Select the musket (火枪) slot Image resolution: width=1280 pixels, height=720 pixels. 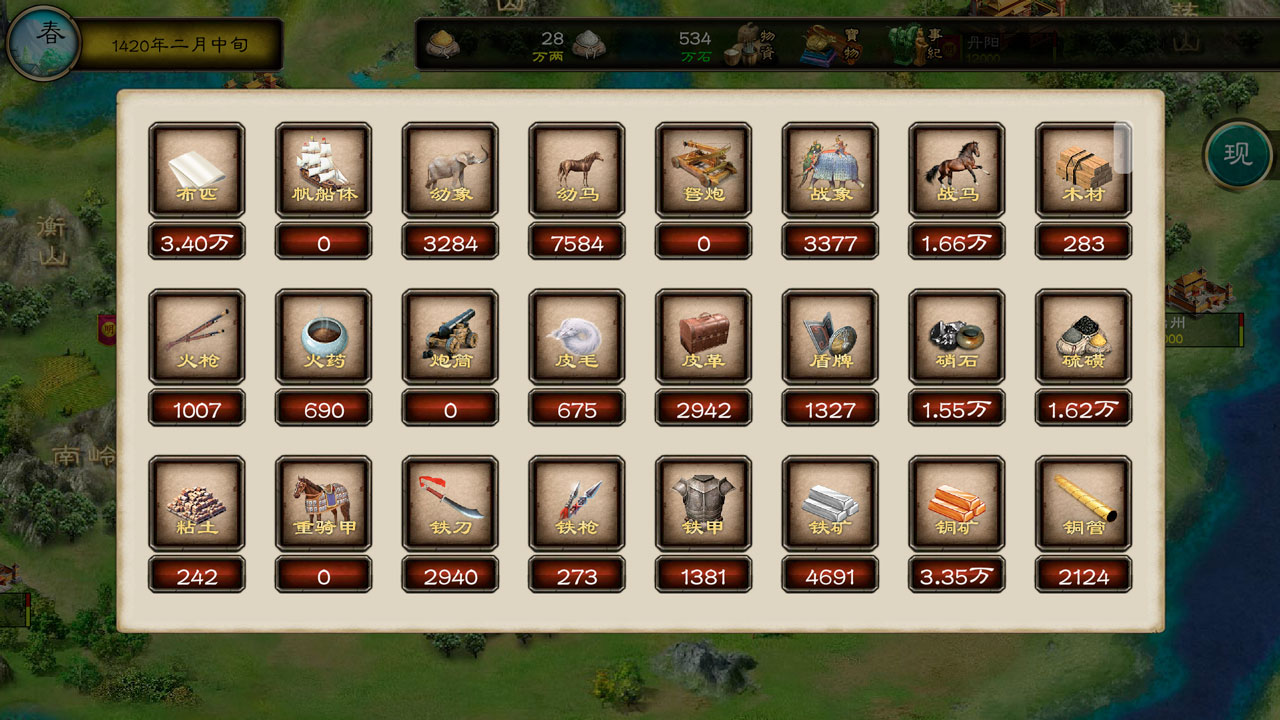[197, 336]
